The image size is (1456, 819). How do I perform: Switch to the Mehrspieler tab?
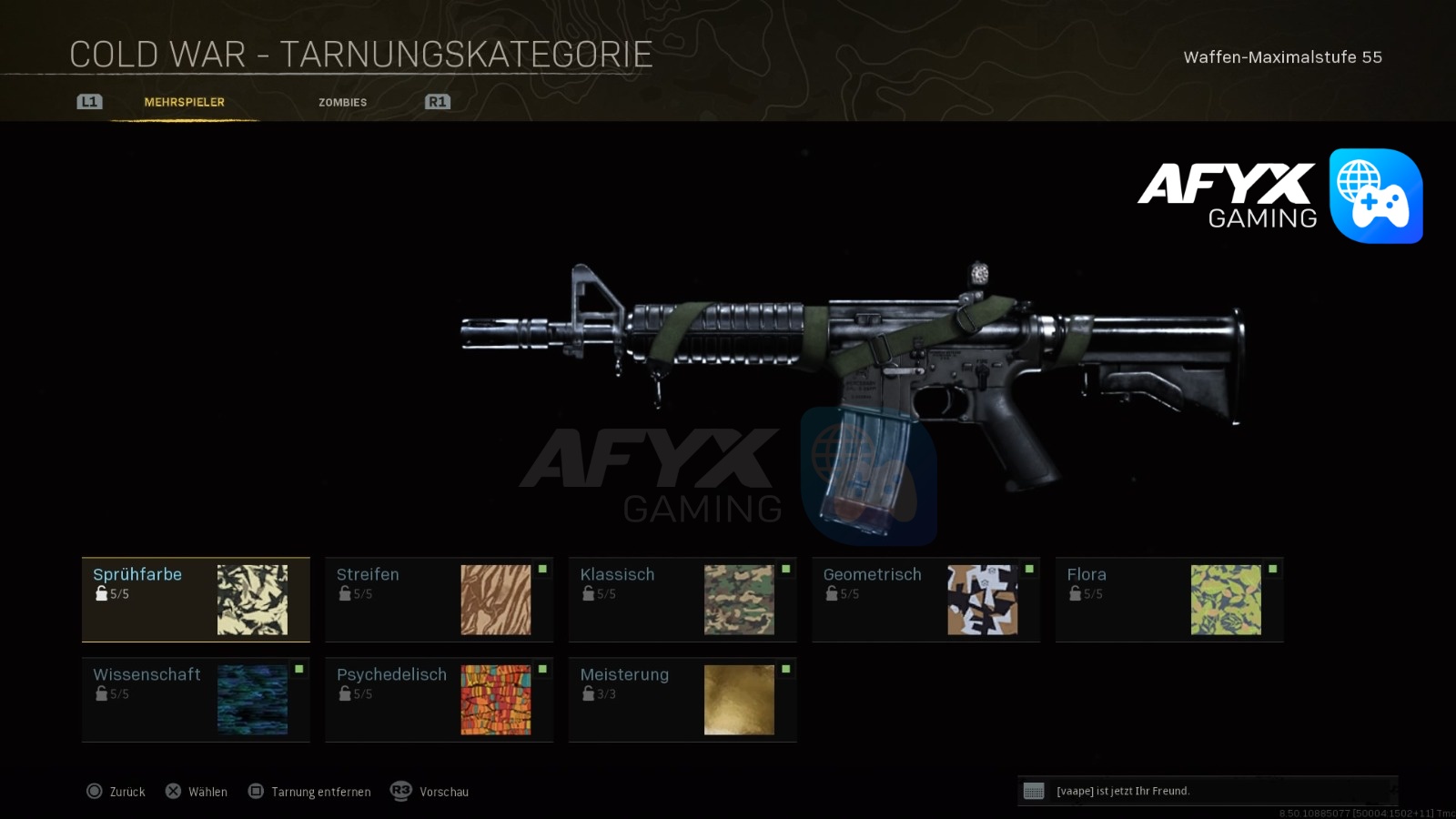184,103
